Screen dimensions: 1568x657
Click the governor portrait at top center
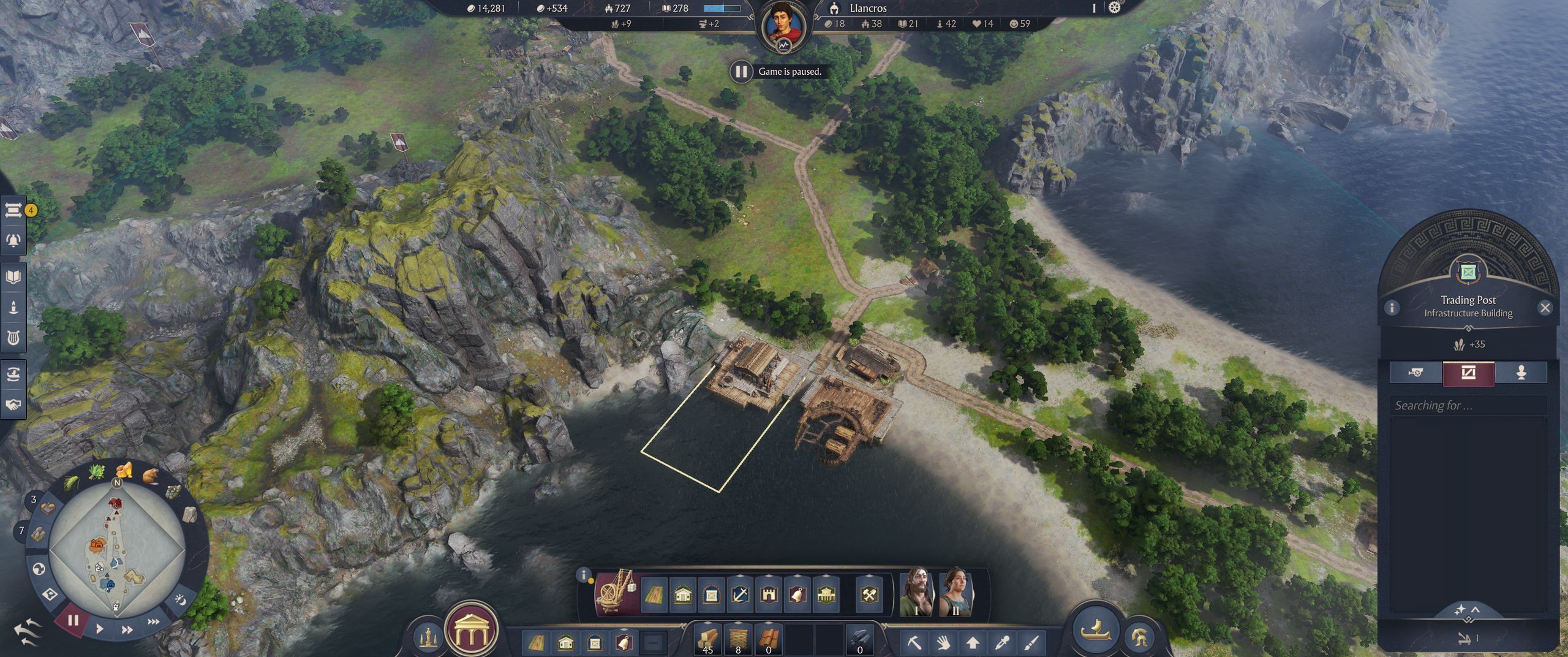783,25
